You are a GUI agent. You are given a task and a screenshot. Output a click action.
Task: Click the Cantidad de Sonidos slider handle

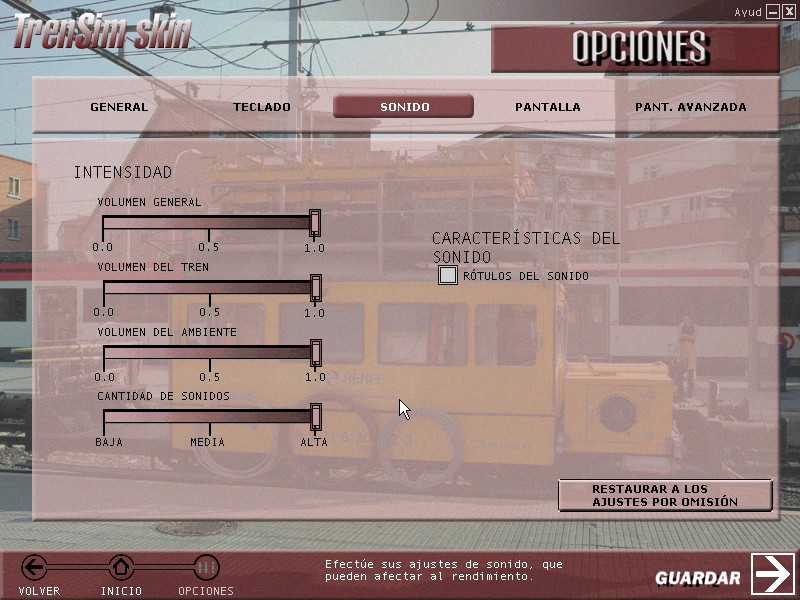pyautogui.click(x=316, y=416)
